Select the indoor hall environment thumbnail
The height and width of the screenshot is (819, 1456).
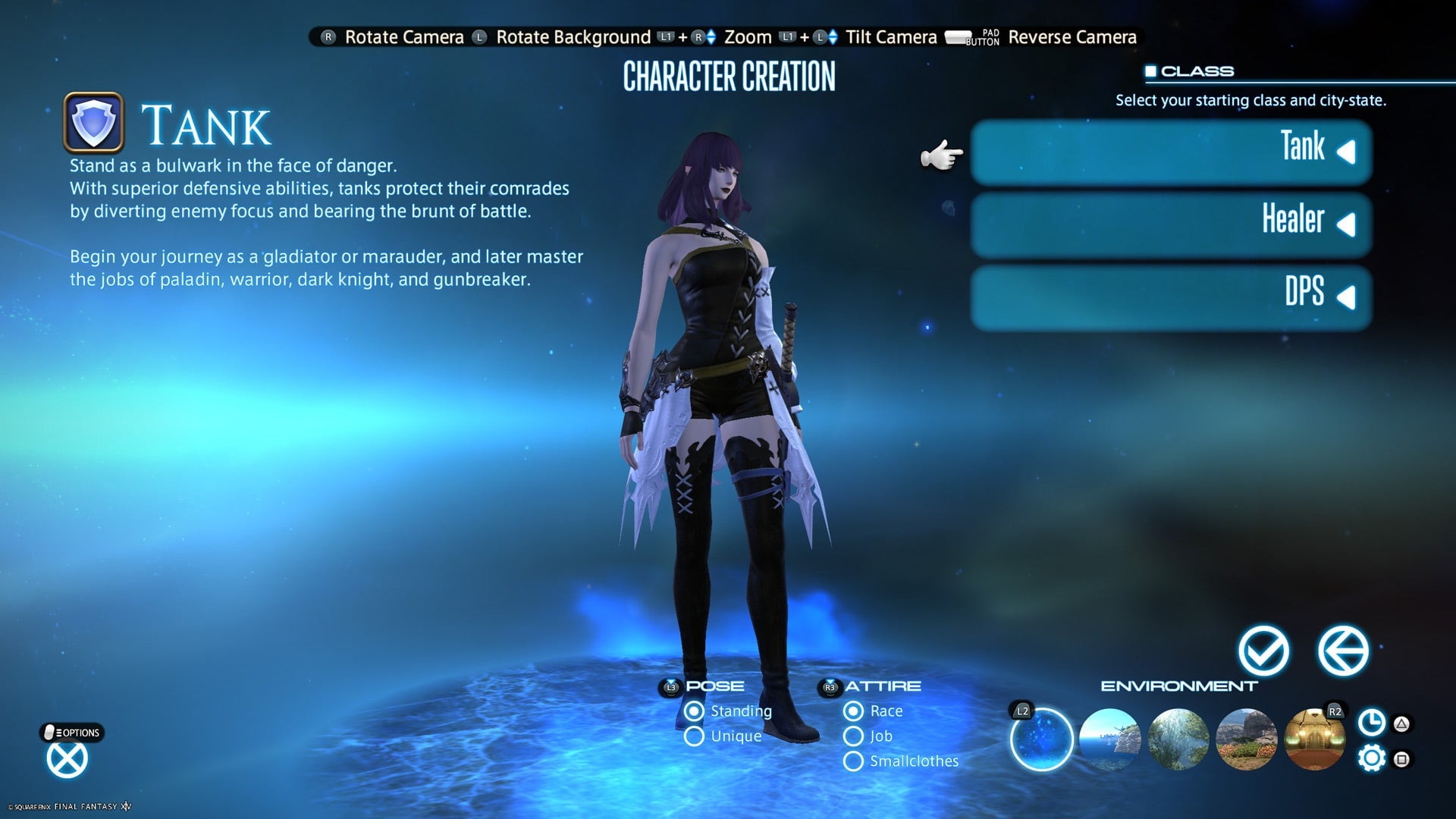1313,741
